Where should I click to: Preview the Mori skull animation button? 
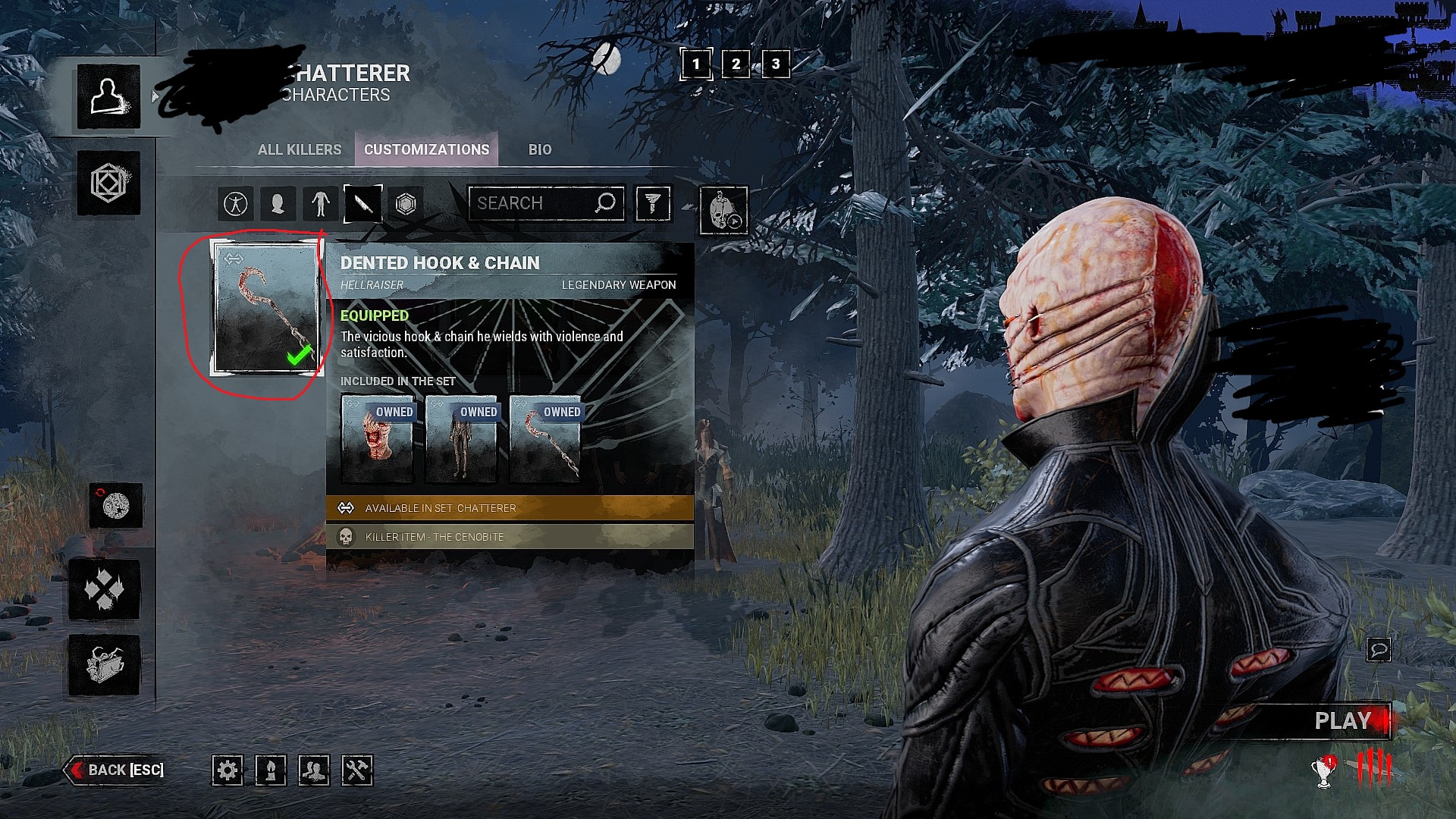pos(723,210)
